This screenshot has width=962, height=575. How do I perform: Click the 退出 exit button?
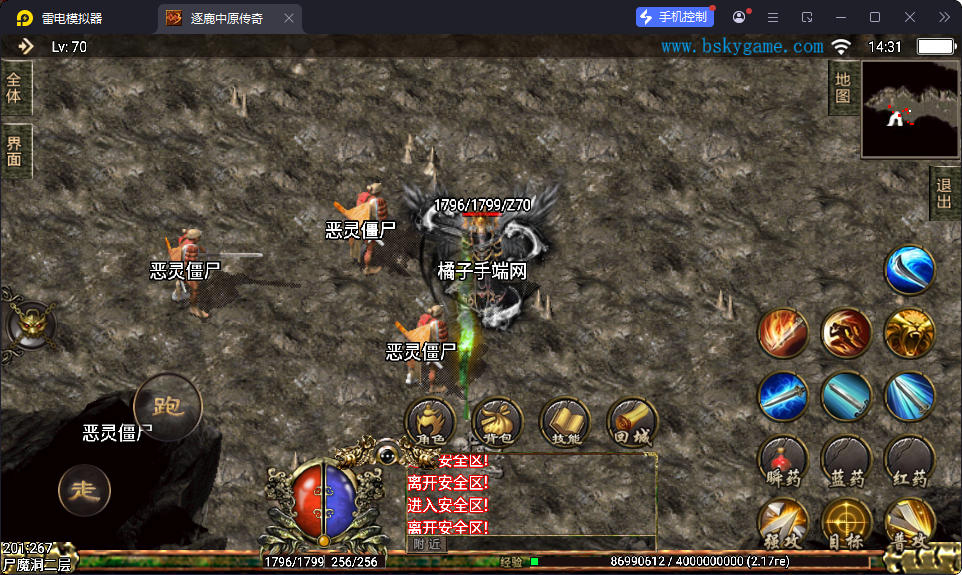tap(944, 195)
